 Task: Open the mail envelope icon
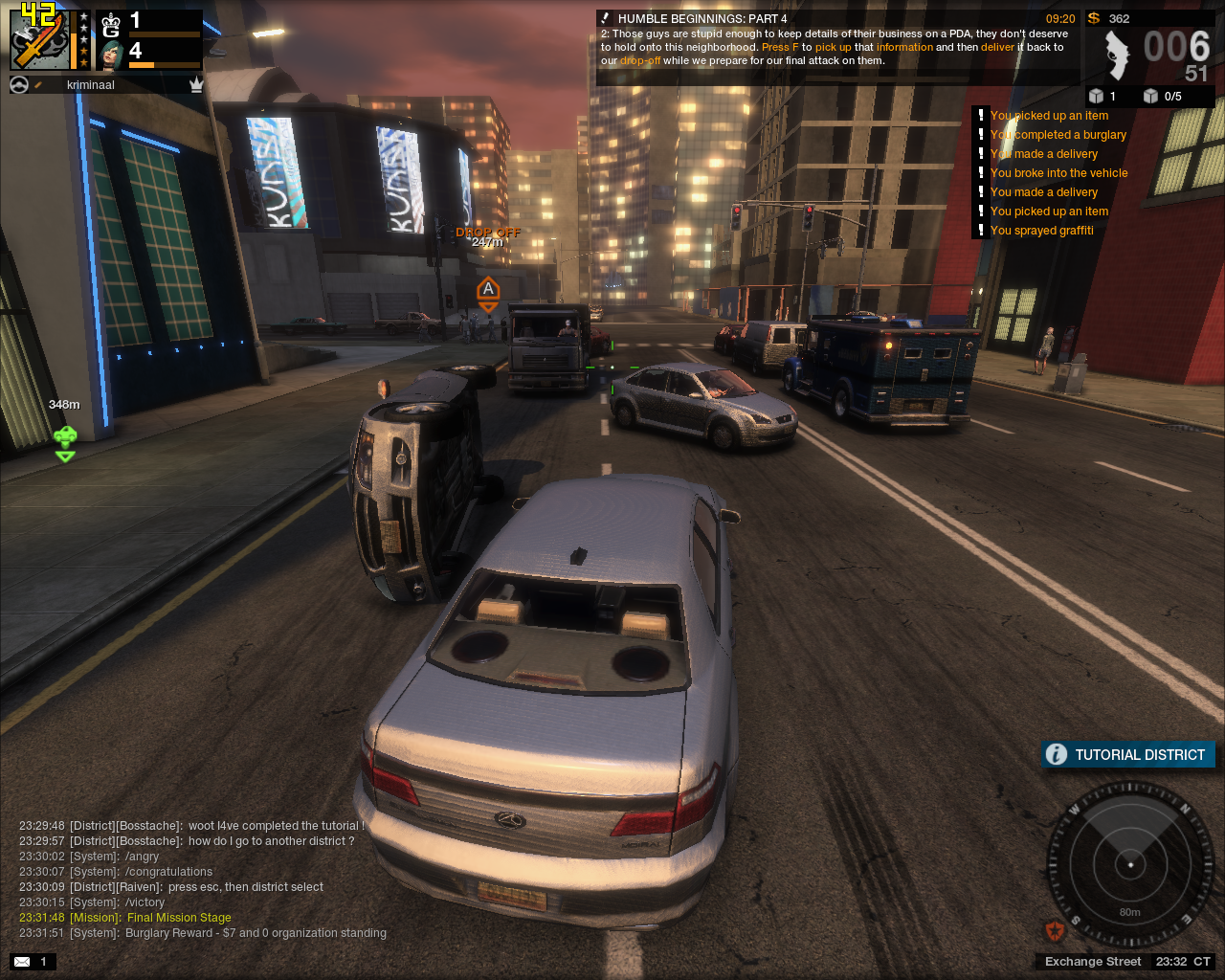22,962
